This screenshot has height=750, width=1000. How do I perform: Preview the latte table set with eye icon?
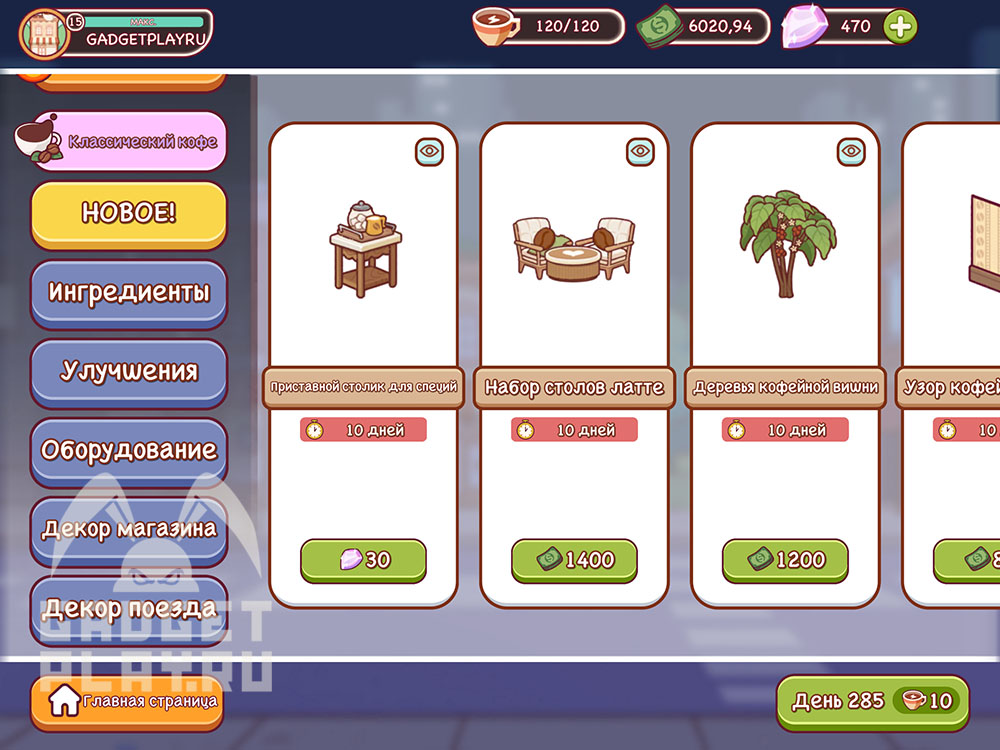640,152
